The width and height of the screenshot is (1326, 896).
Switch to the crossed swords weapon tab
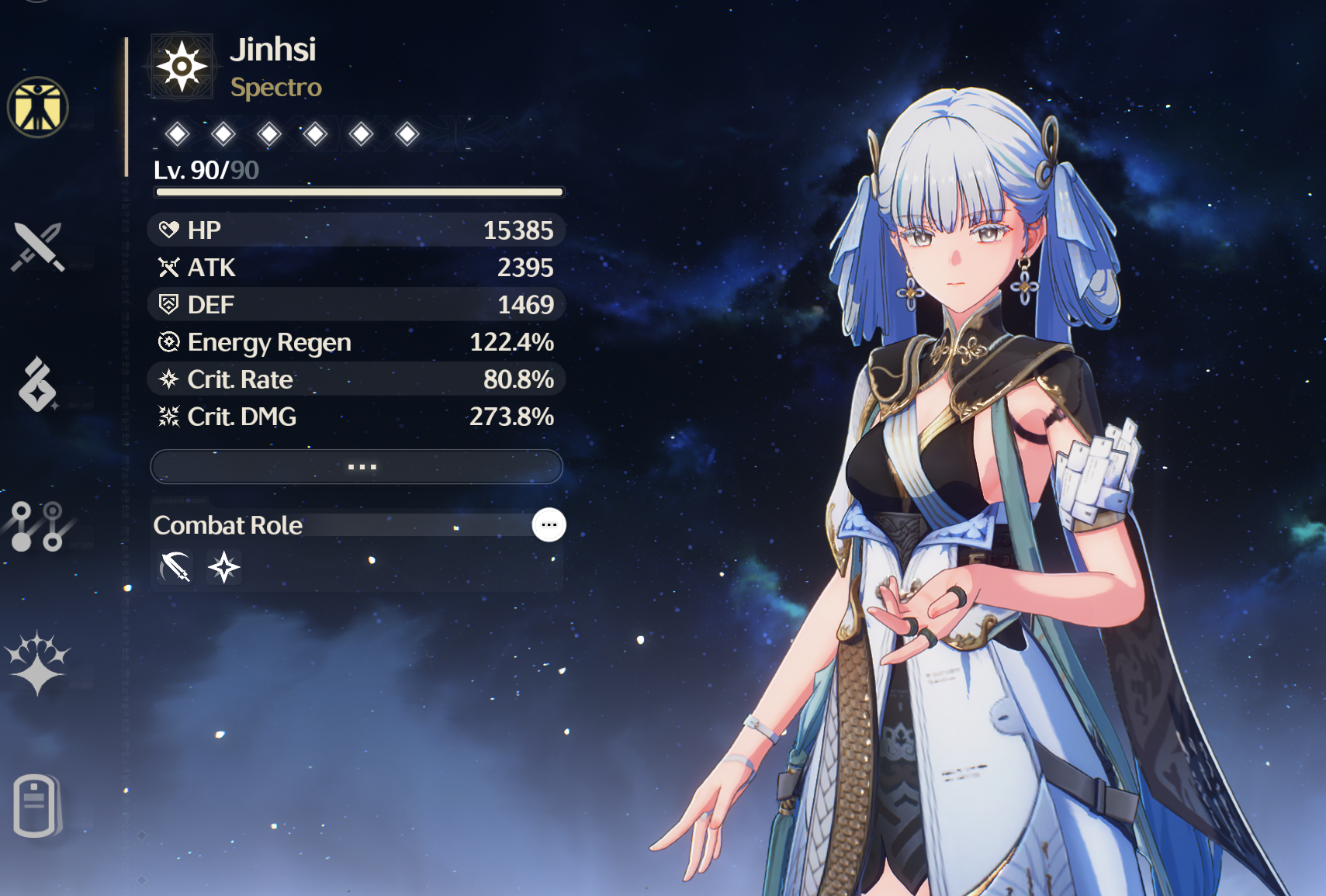tap(37, 247)
